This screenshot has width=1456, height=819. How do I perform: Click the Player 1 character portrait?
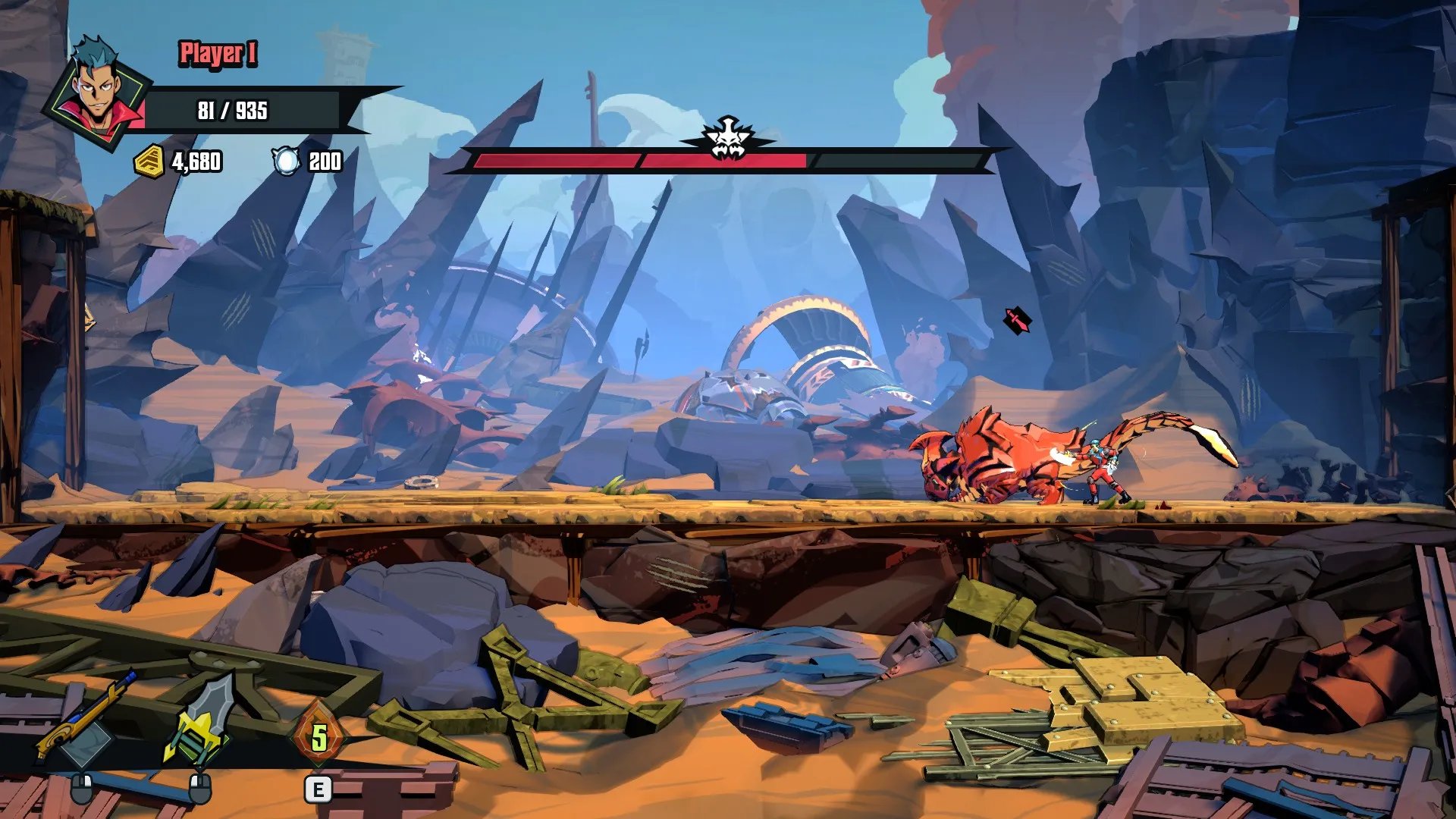(99, 92)
